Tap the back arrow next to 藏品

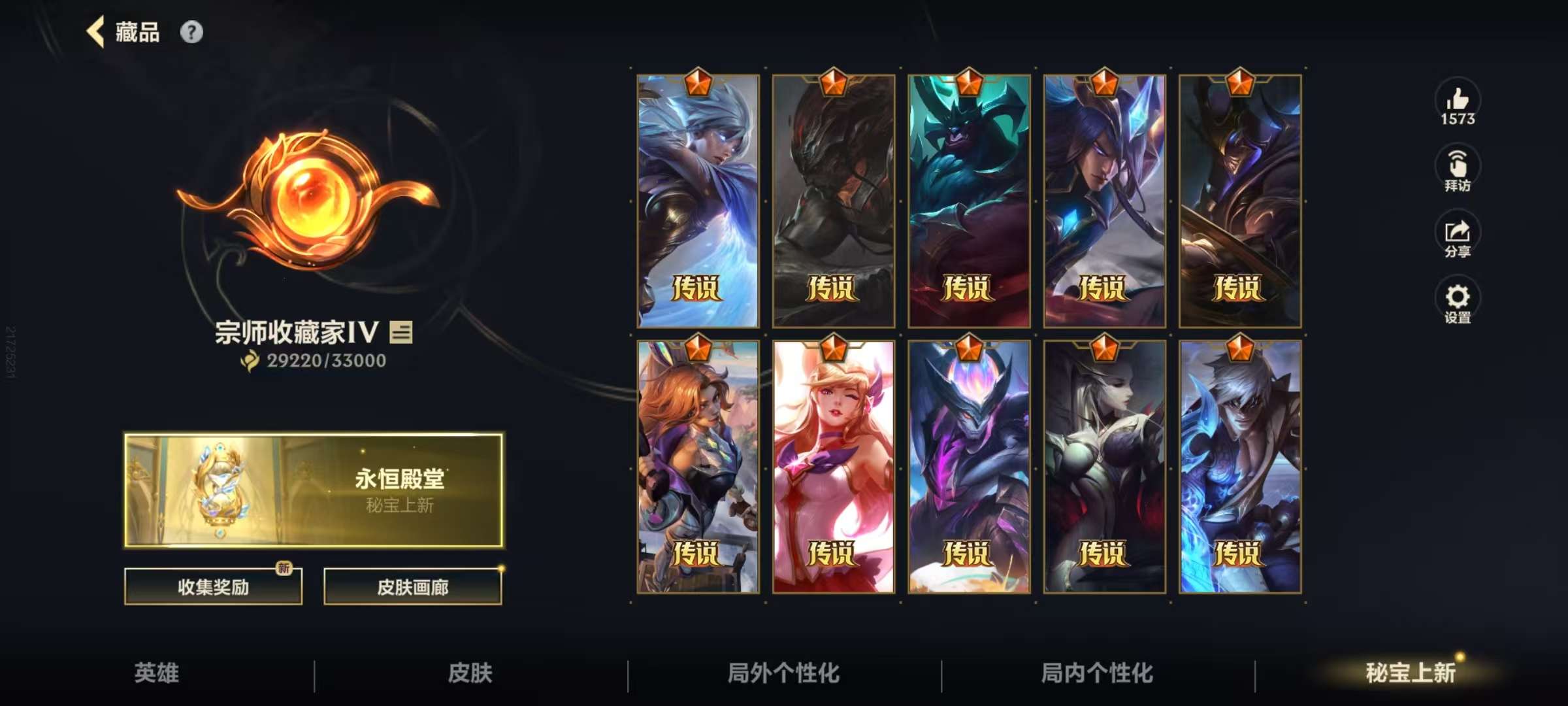pyautogui.click(x=96, y=31)
